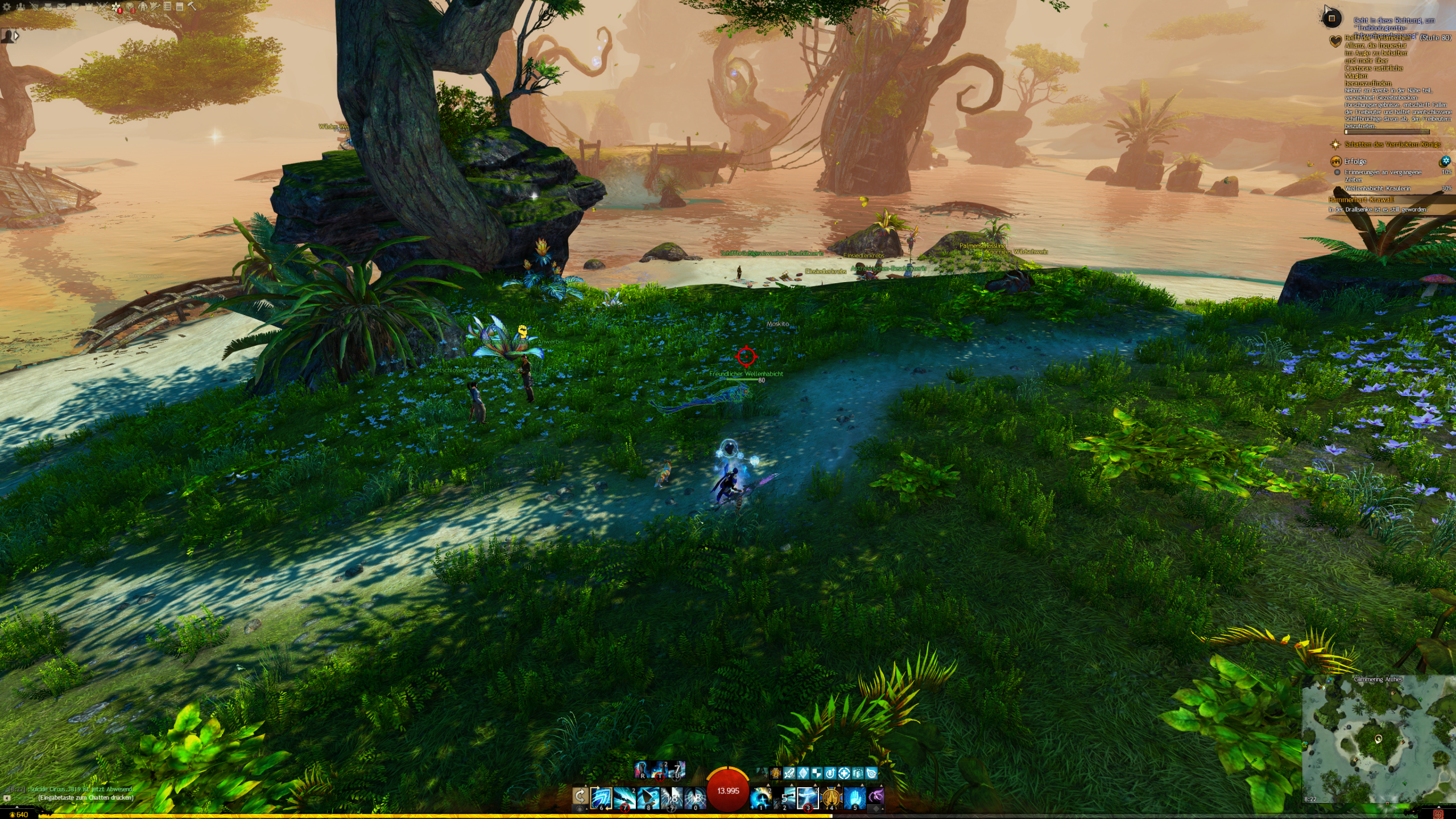Screen dimensions: 1456x819
Task: Activate the healing skill on key 1
Action: click(761, 798)
